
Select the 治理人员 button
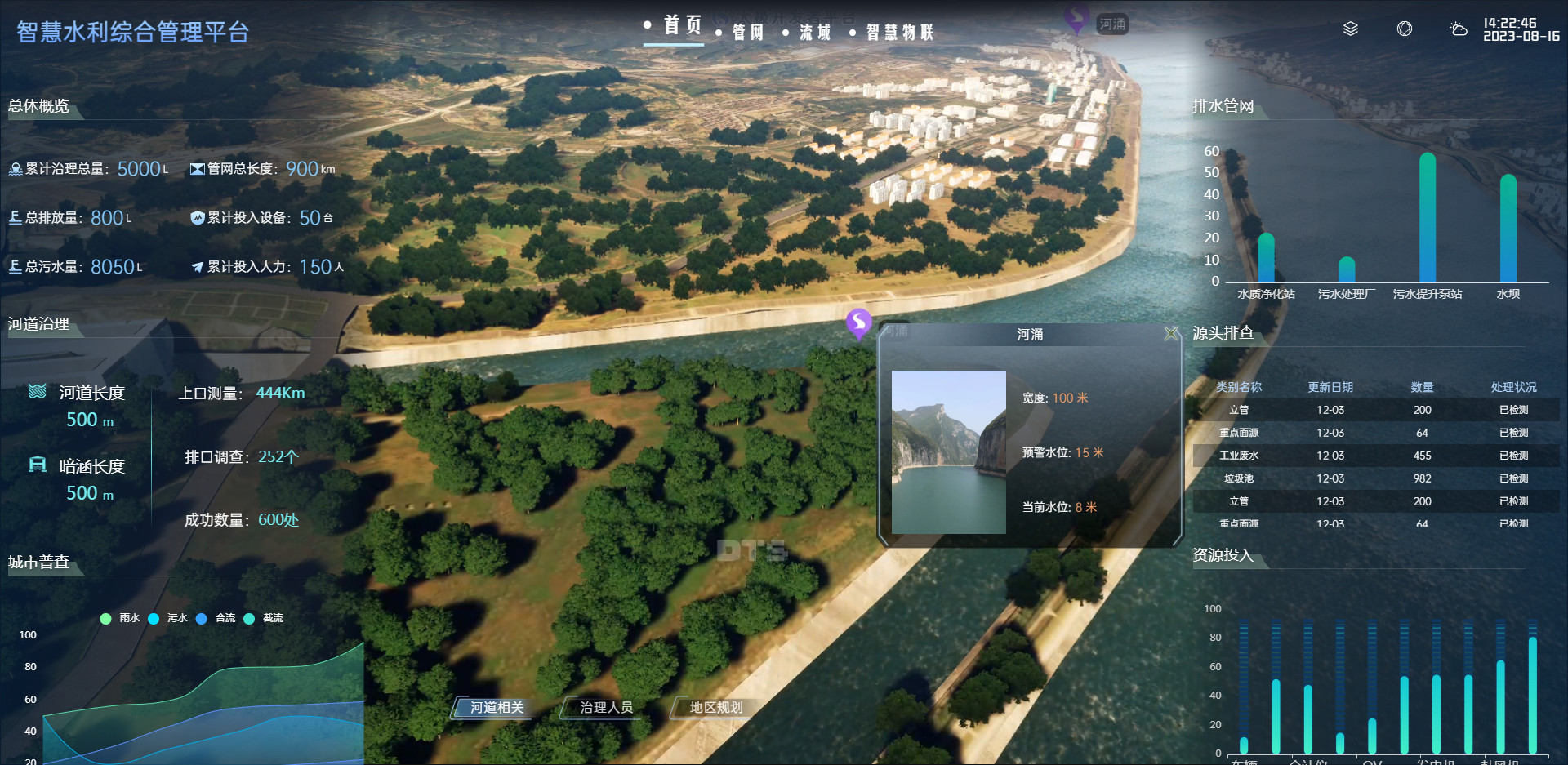[606, 708]
